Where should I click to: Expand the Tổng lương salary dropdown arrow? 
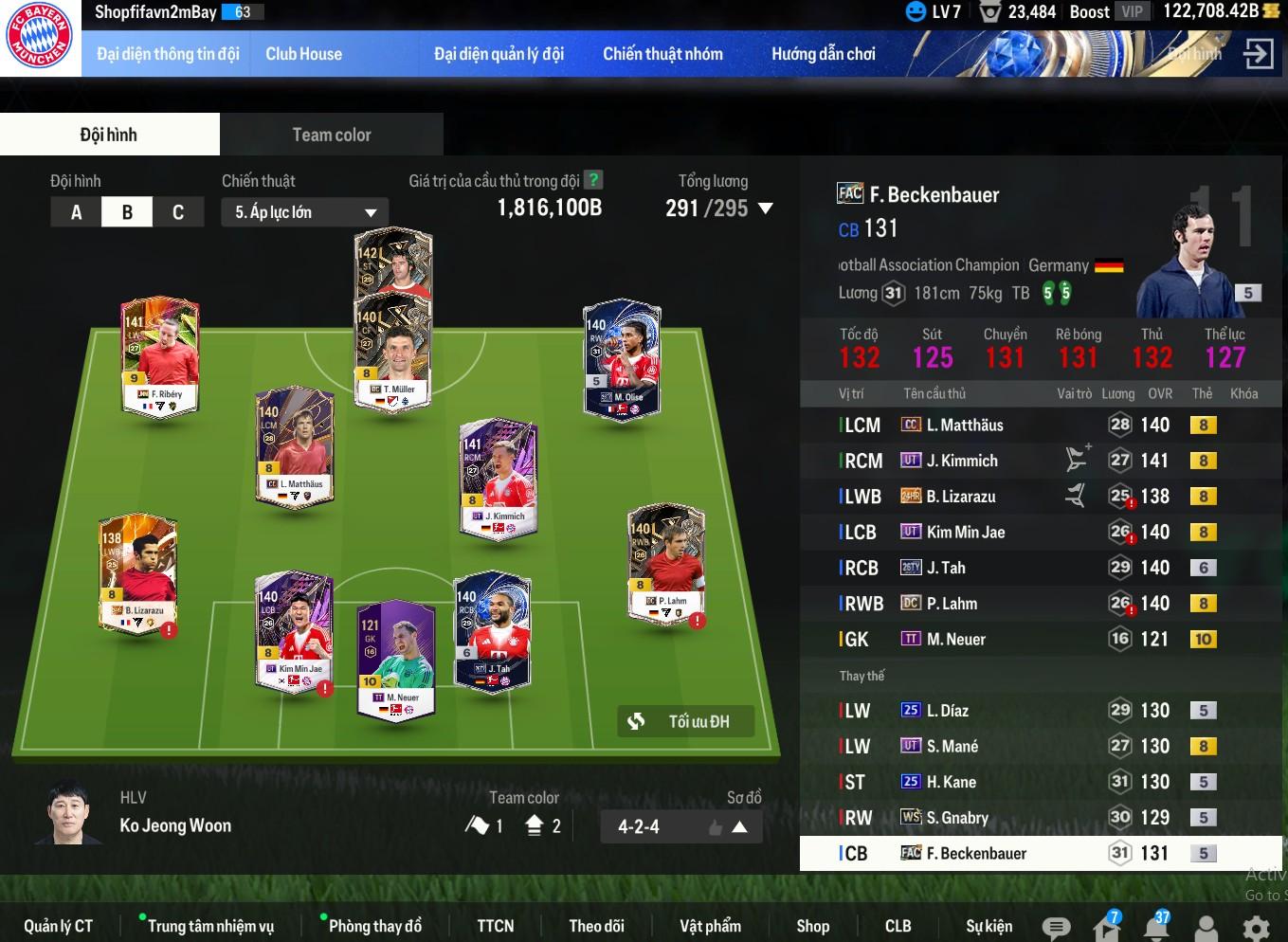coord(766,208)
